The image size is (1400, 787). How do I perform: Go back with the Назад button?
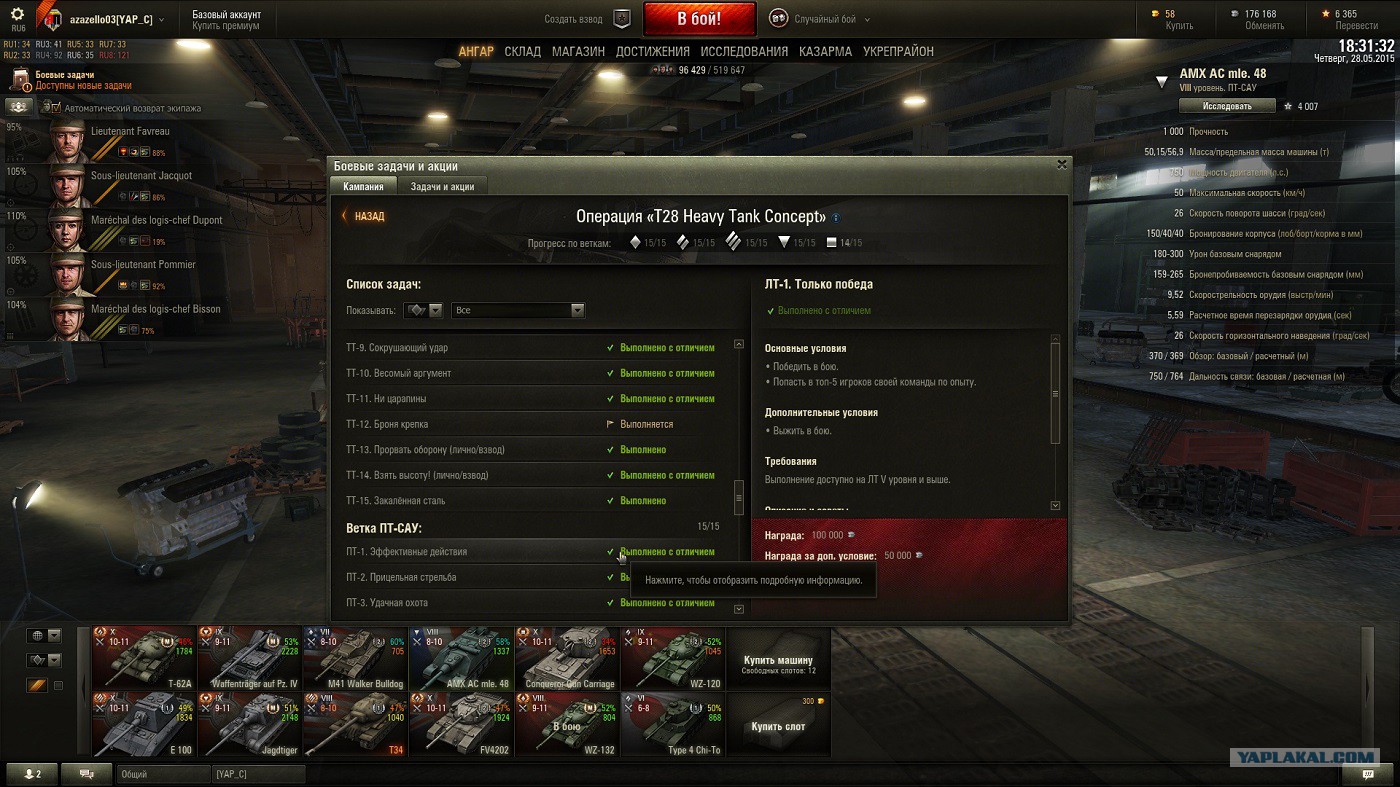[363, 216]
